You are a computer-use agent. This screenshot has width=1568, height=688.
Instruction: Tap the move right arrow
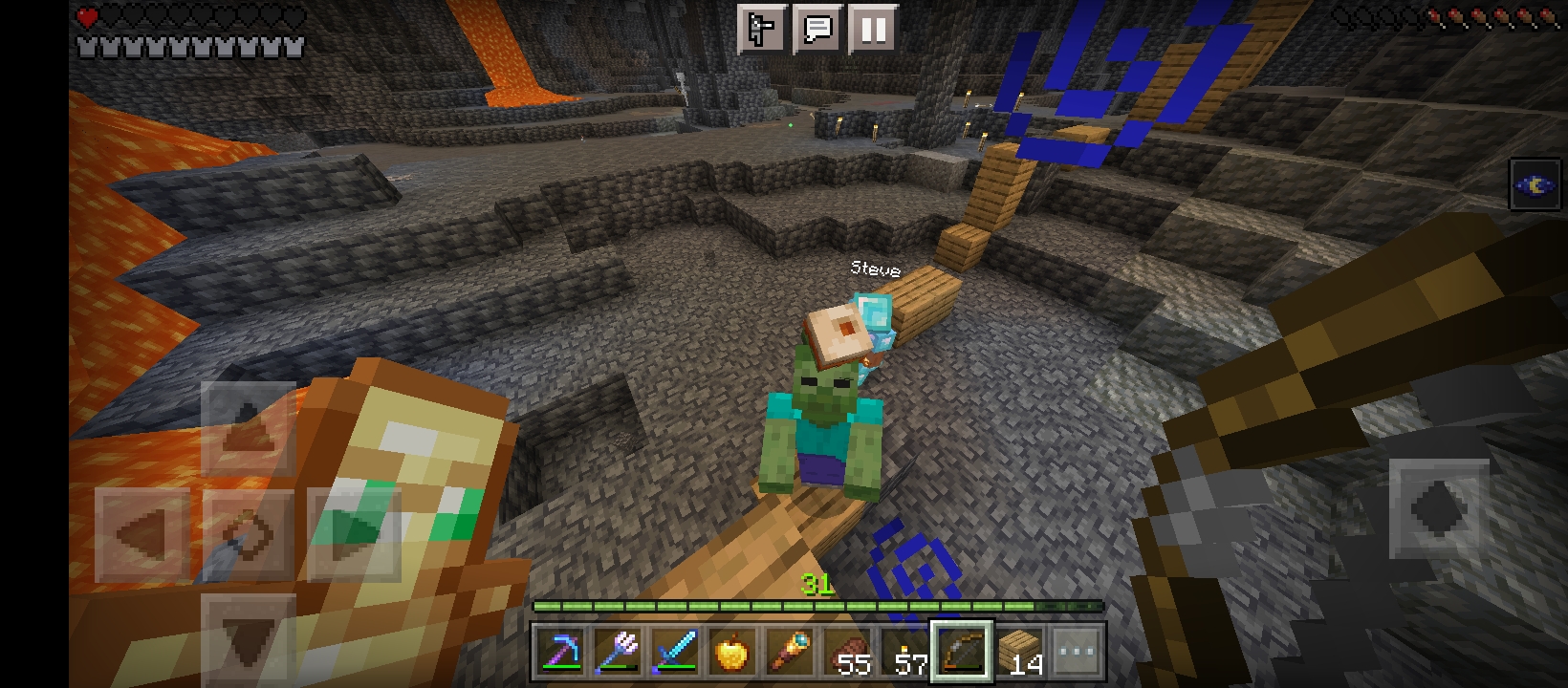tap(354, 533)
